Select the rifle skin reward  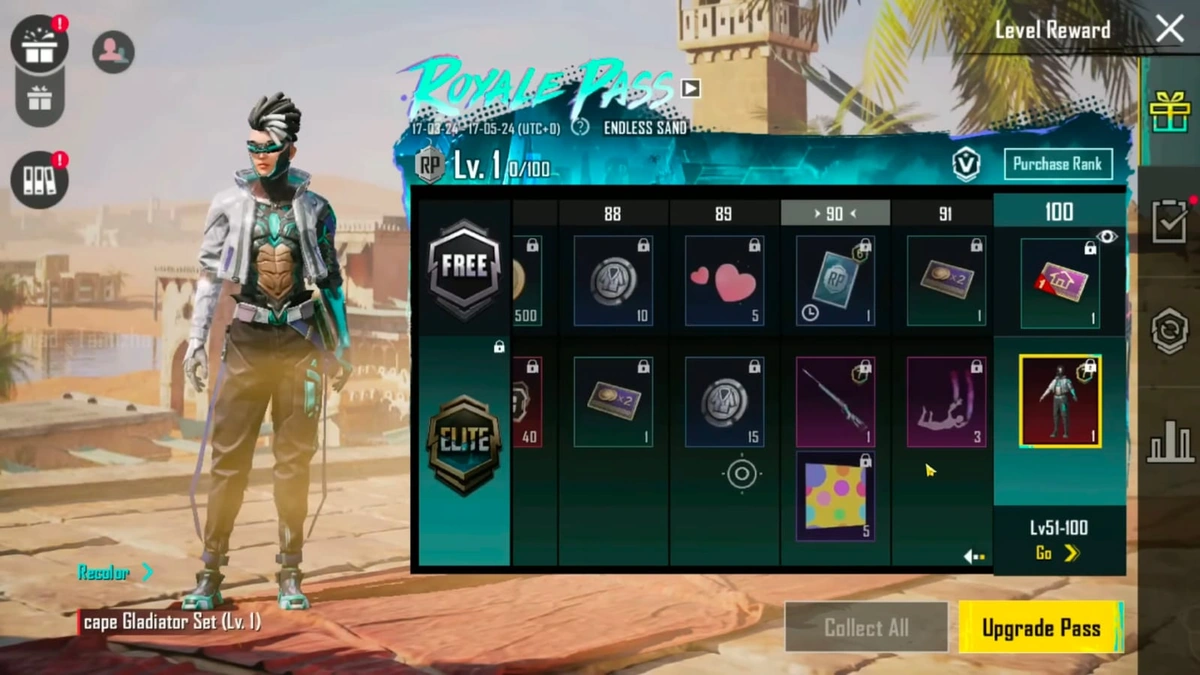pos(835,402)
